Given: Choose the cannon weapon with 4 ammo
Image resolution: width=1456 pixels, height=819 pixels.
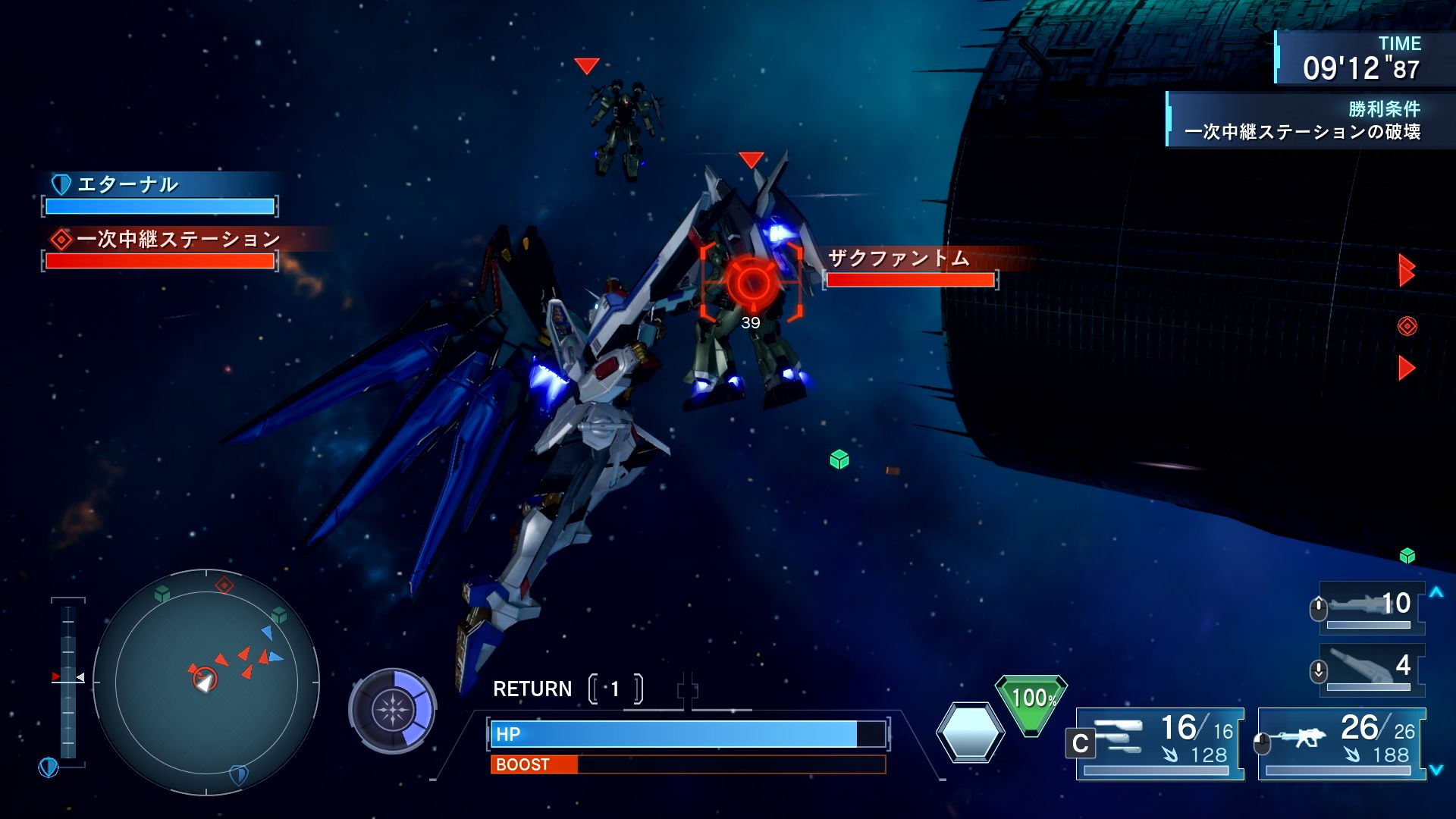Looking at the screenshot, I should [1371, 669].
